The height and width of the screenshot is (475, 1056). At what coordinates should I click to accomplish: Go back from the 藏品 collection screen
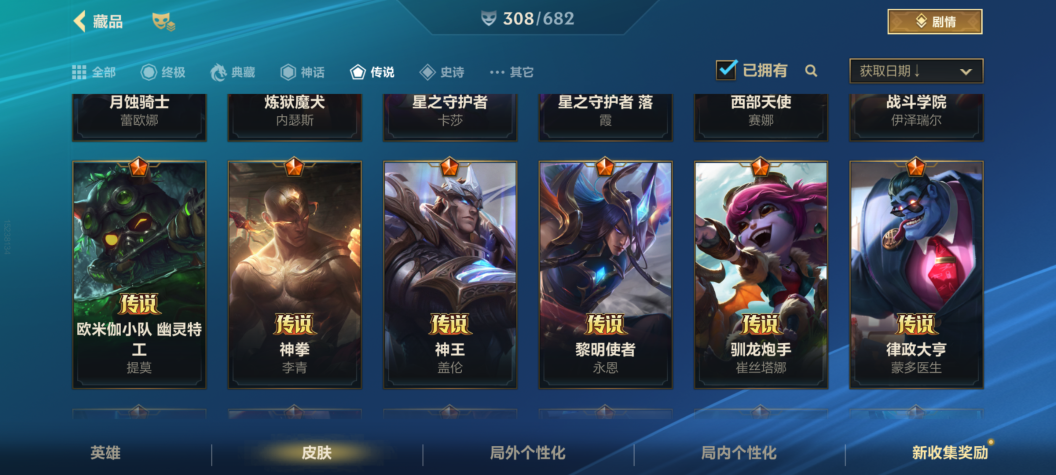point(80,21)
